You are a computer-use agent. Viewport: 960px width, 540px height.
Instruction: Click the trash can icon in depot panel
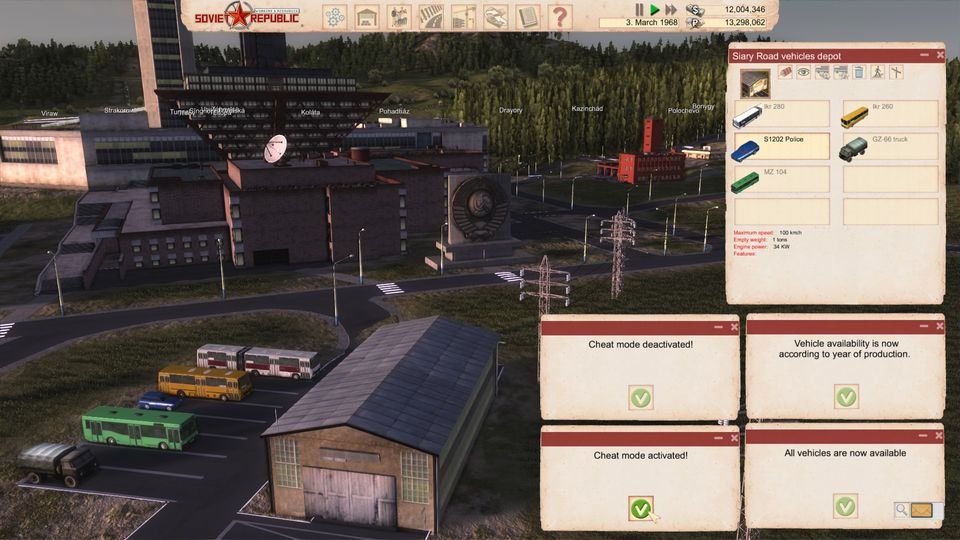coord(857,72)
